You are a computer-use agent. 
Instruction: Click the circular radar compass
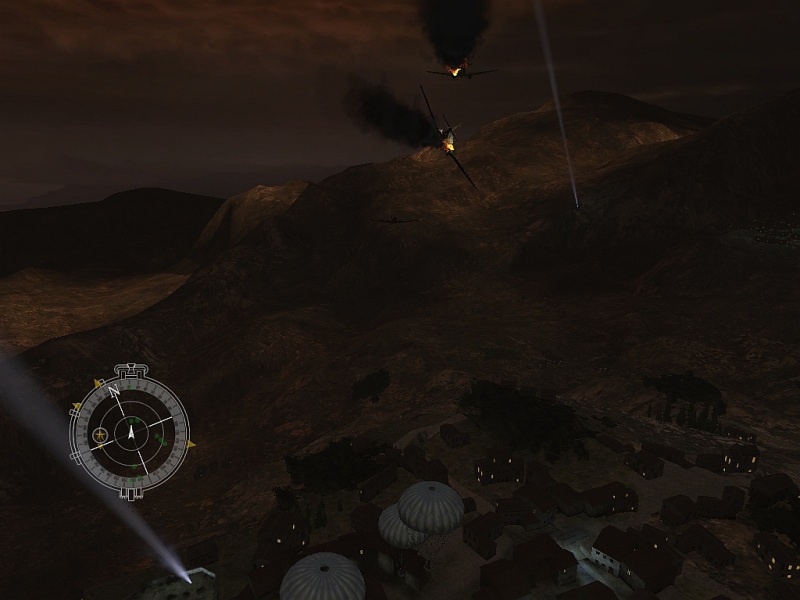pyautogui.click(x=129, y=433)
